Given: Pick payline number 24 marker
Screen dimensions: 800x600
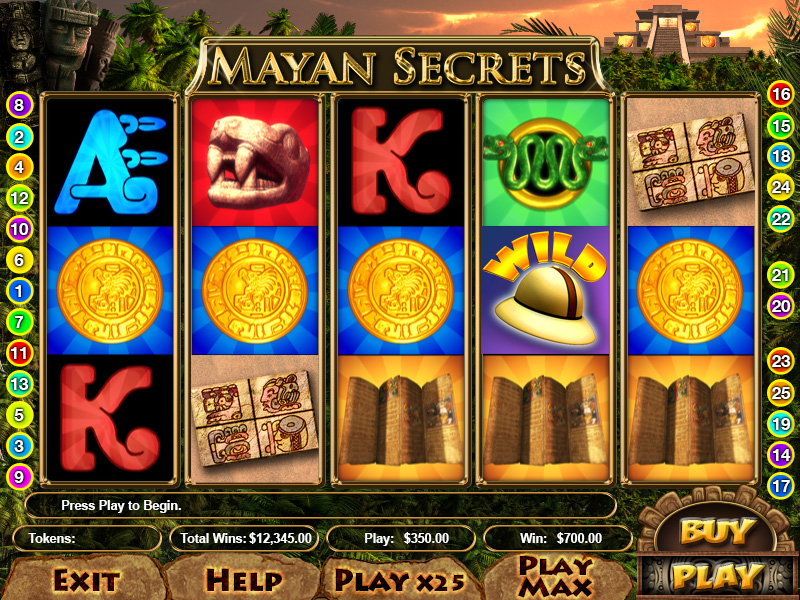Looking at the screenshot, I should click(780, 186).
